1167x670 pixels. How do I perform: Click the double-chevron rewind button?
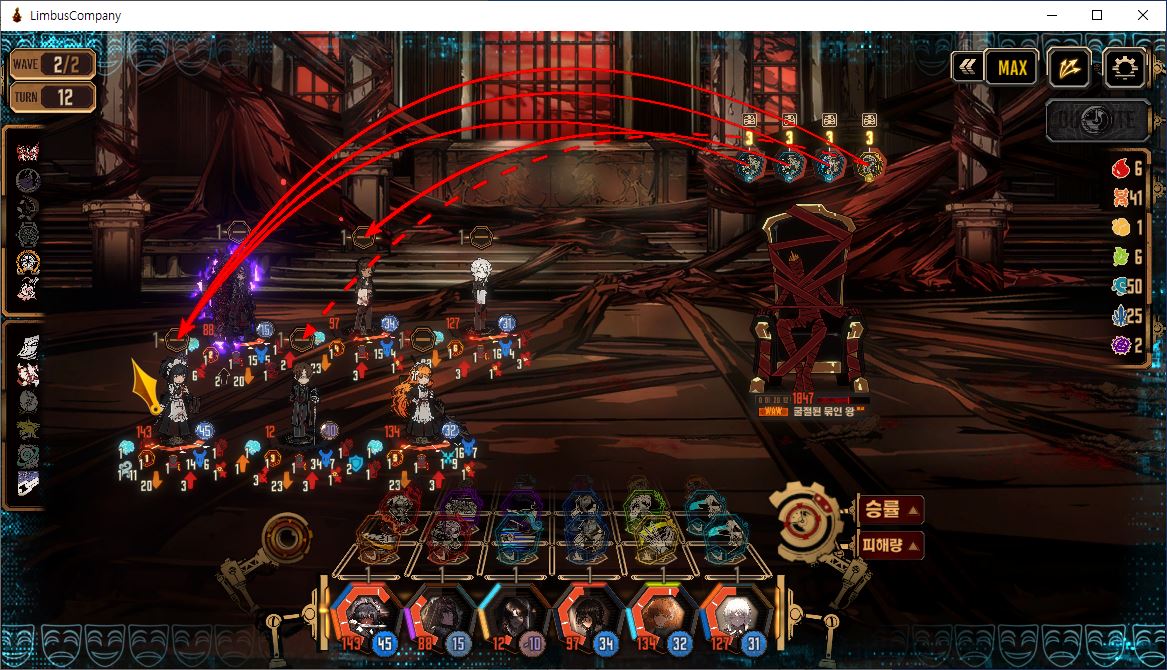(966, 68)
